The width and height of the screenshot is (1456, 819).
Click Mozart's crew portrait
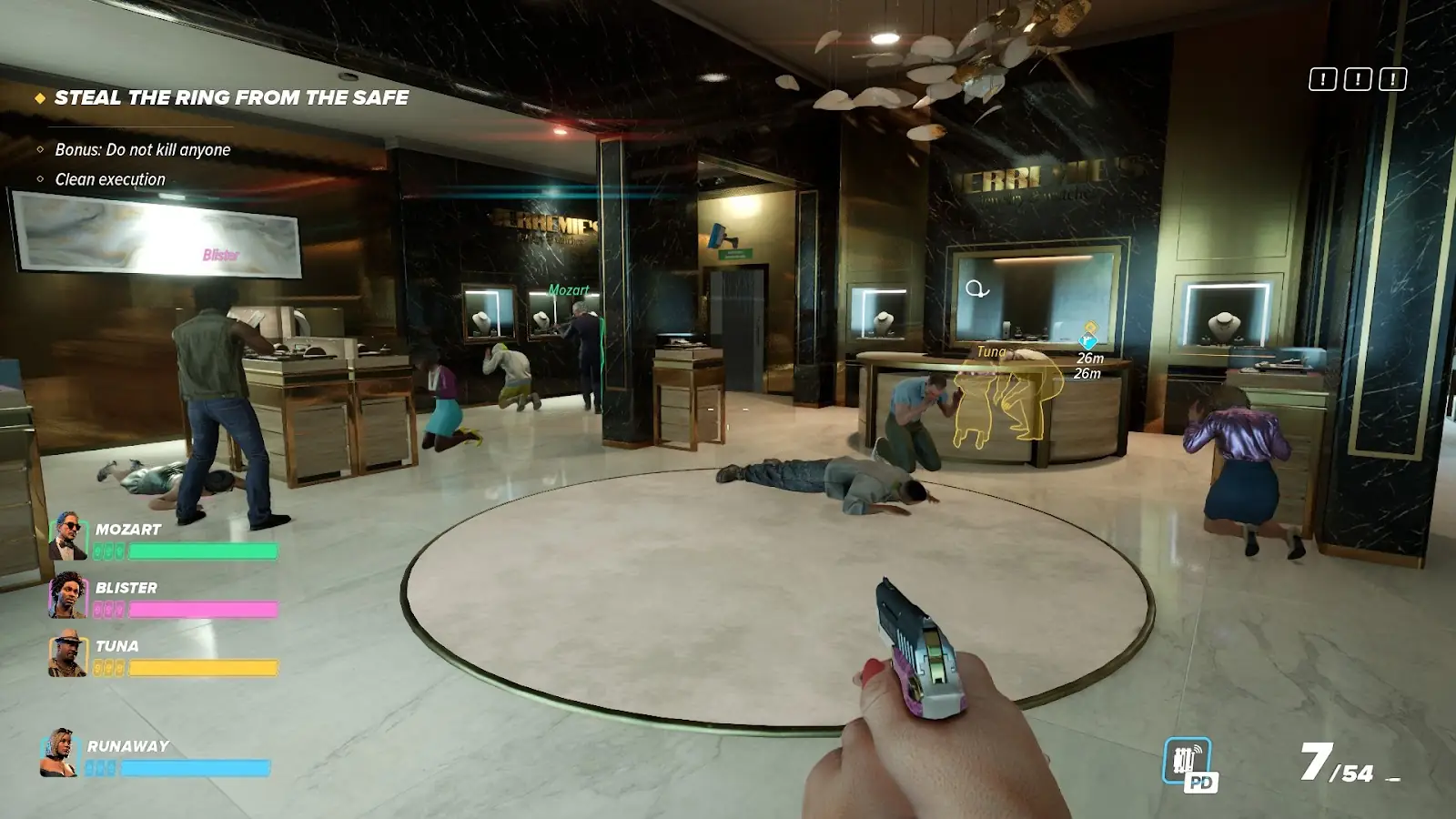[x=67, y=535]
